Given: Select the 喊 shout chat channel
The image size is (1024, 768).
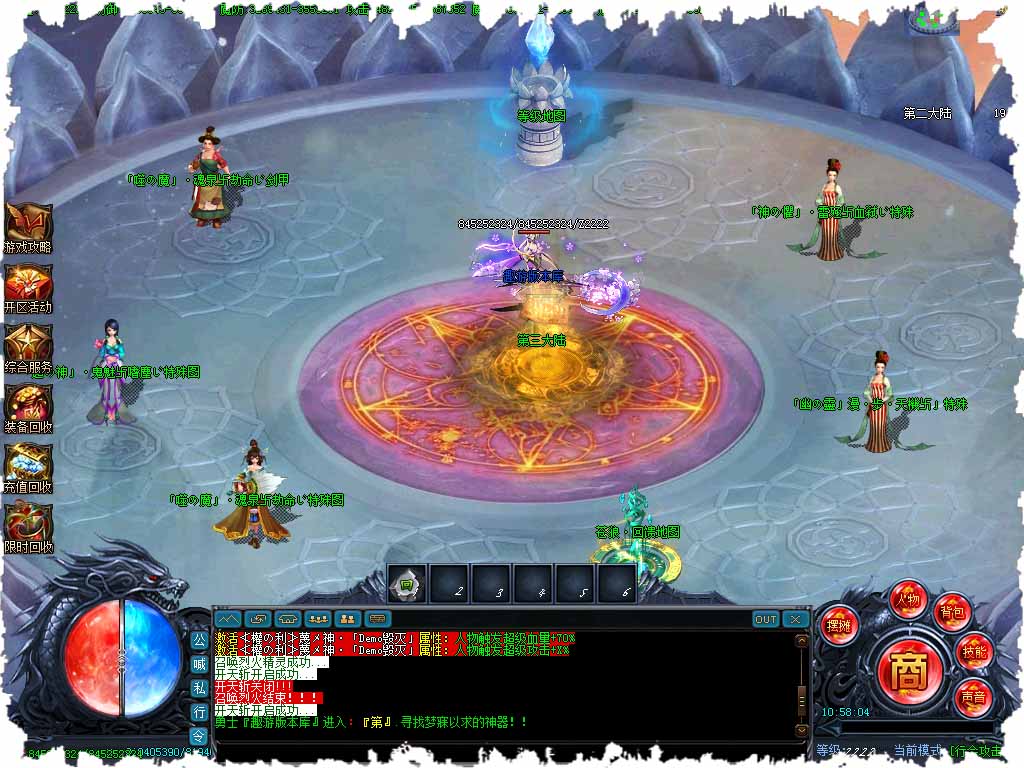Looking at the screenshot, I should [199, 663].
